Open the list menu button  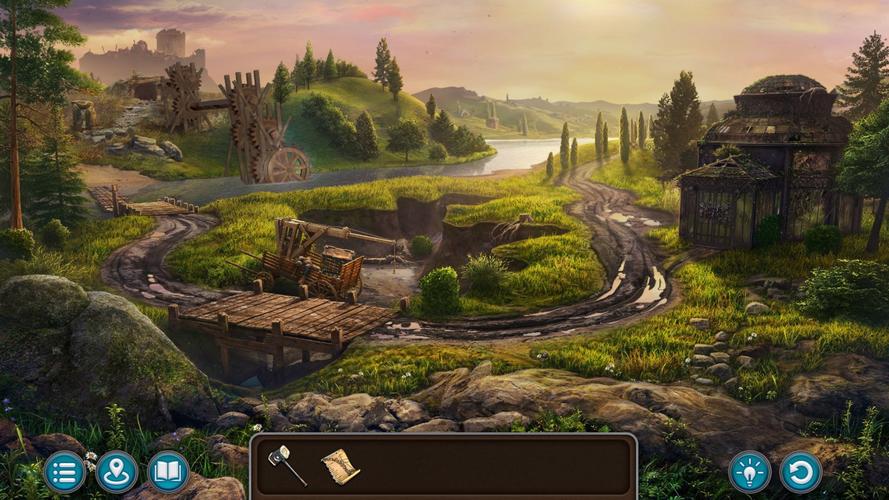click(65, 472)
